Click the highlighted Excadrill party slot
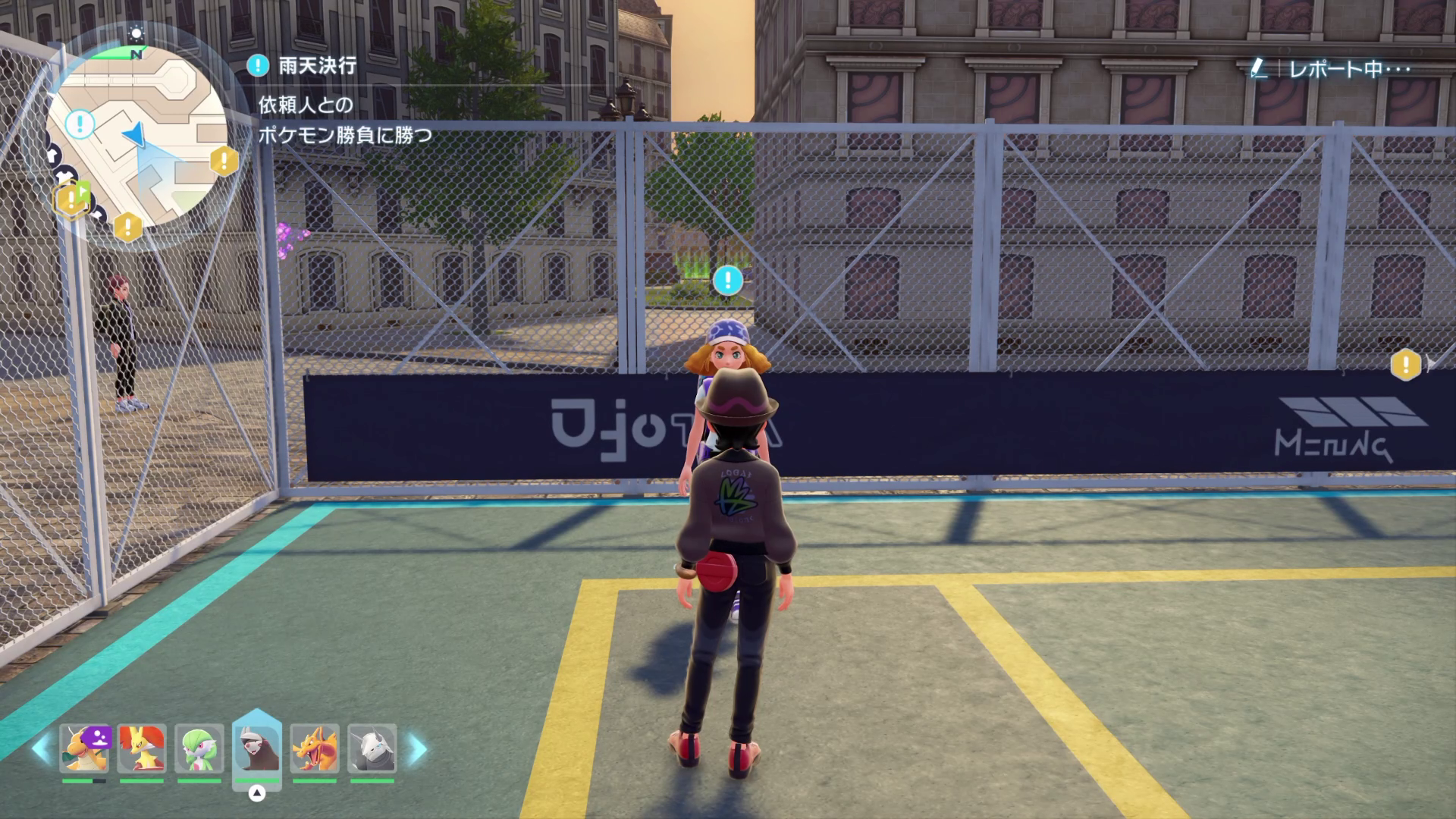The image size is (1456, 819). click(257, 749)
